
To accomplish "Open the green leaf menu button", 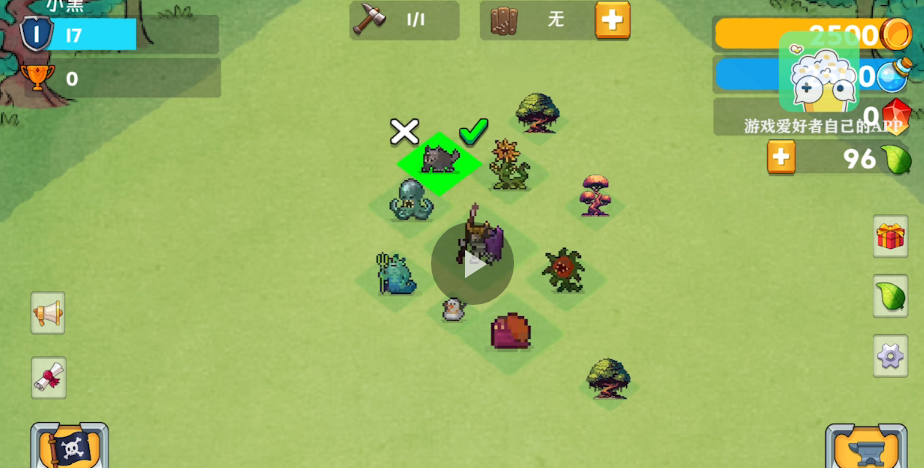I will point(890,296).
